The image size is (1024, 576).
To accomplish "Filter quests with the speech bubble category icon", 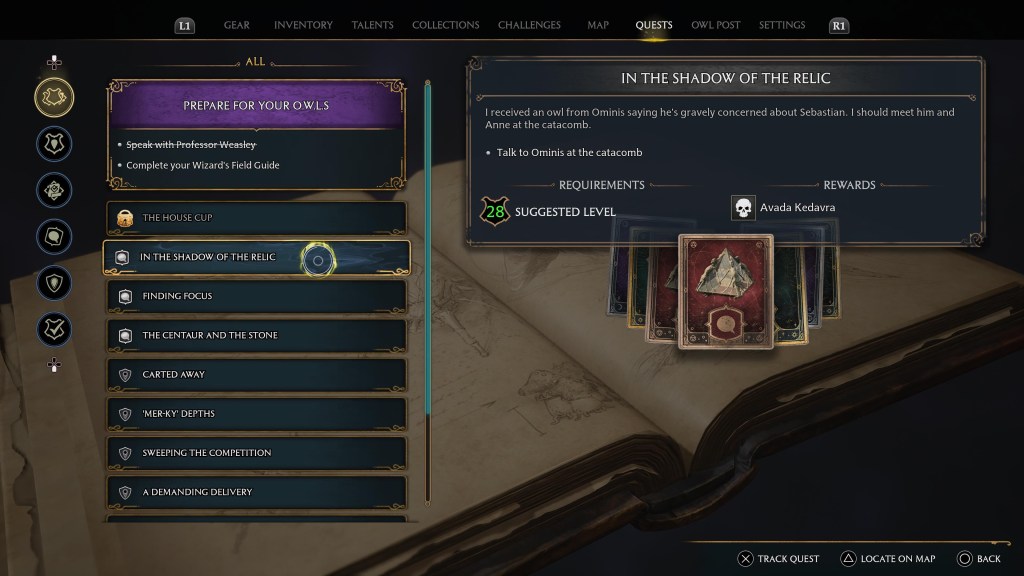I will coord(54,237).
